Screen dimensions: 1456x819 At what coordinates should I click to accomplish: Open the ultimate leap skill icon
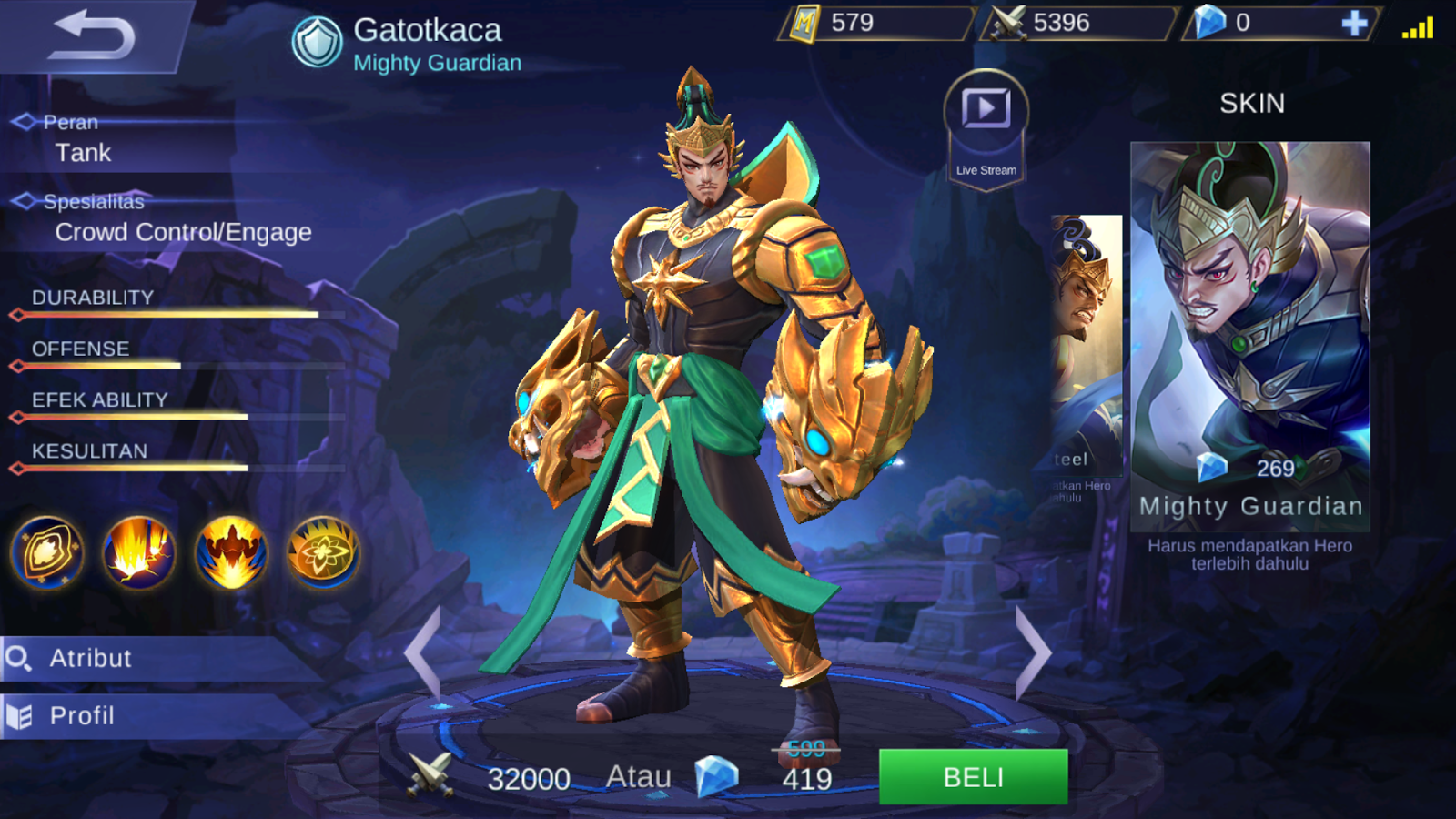[232, 555]
